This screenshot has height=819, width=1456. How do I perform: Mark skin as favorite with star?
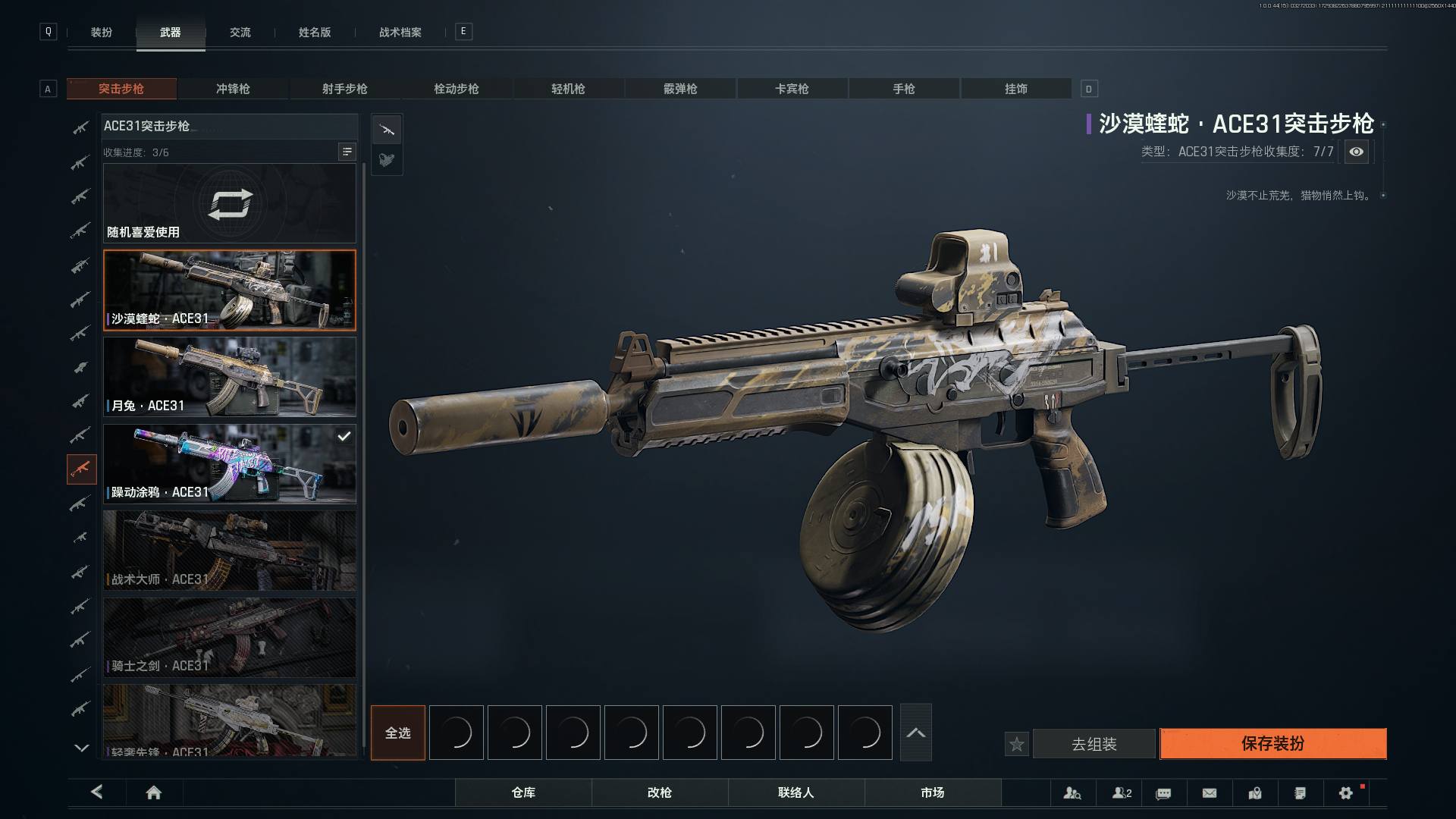coord(1017,745)
